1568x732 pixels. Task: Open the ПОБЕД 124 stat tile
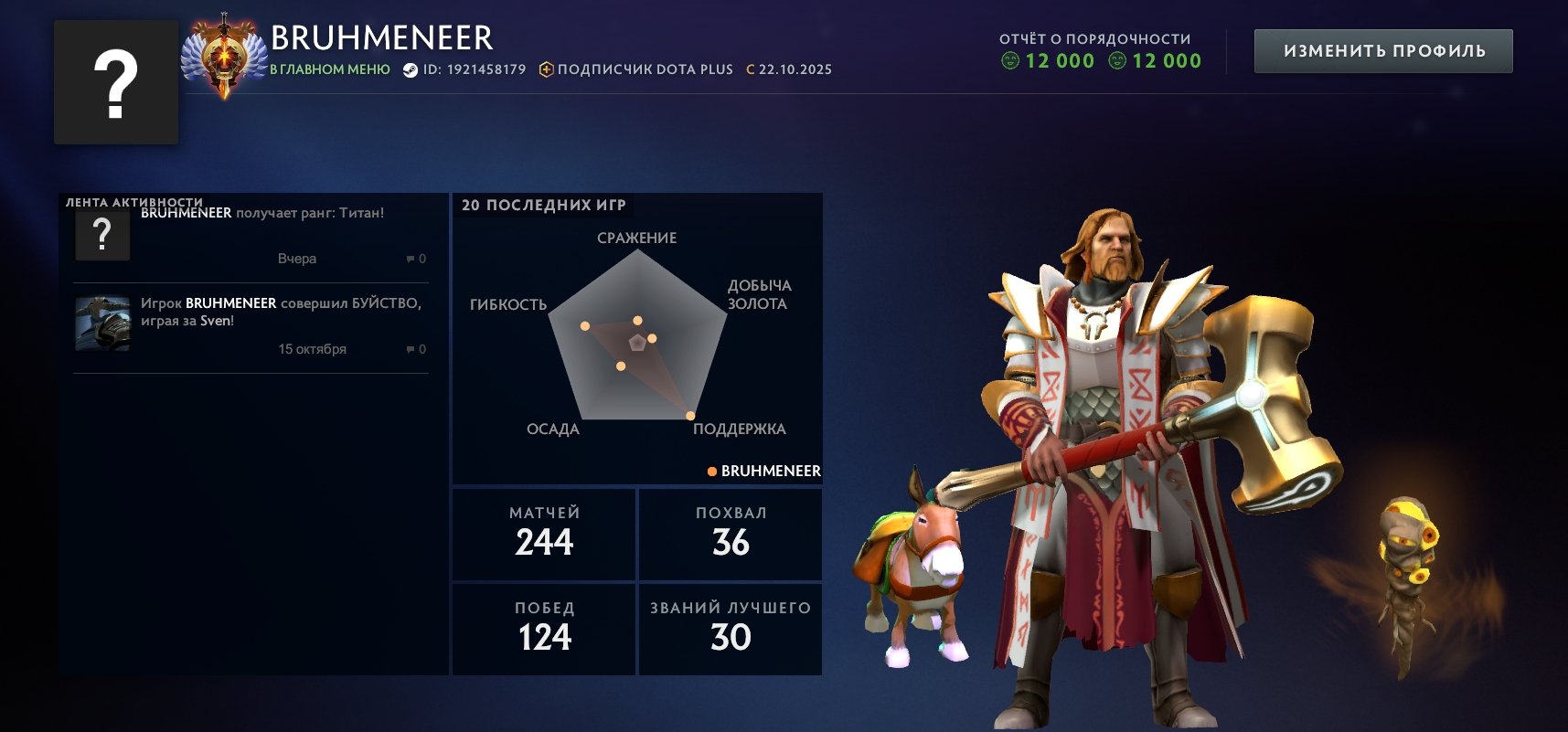tap(544, 629)
